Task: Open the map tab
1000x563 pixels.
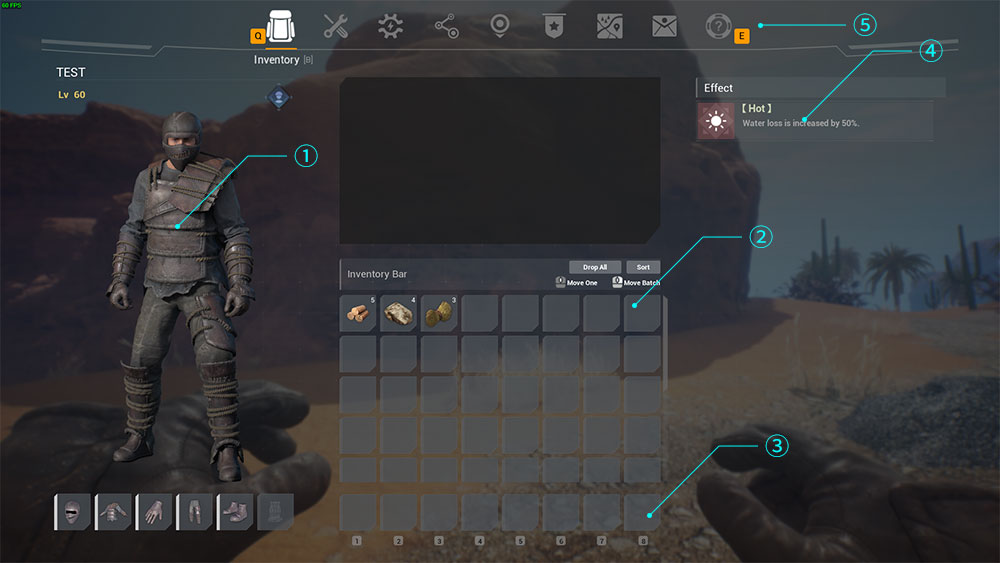Action: 609,27
